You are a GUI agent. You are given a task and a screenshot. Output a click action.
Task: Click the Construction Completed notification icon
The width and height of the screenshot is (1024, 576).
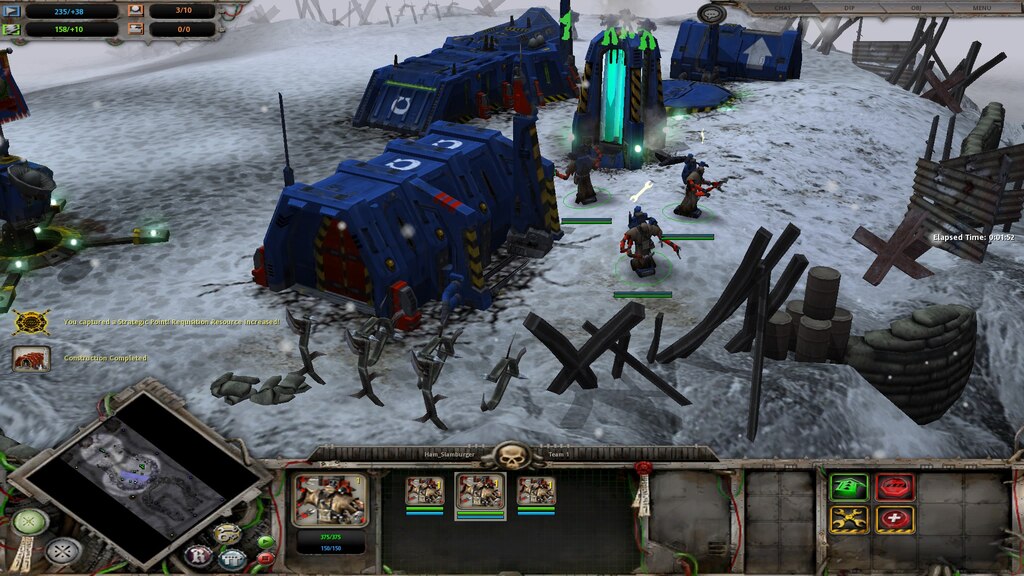point(31,358)
